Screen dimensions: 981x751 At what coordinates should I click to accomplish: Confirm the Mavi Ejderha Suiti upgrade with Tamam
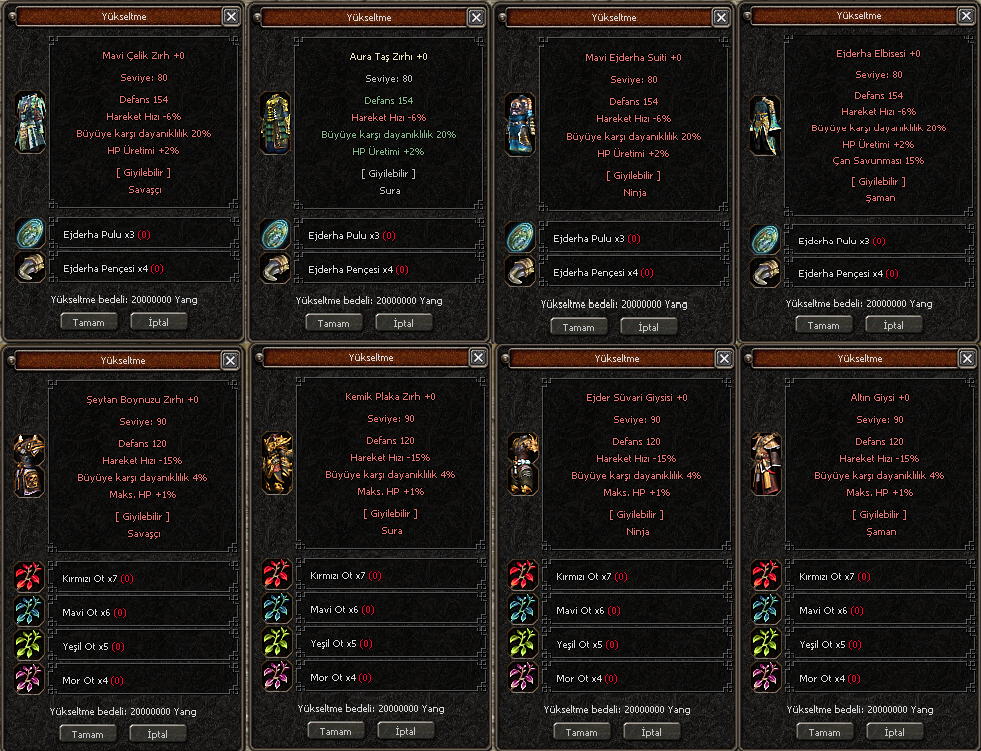(578, 327)
